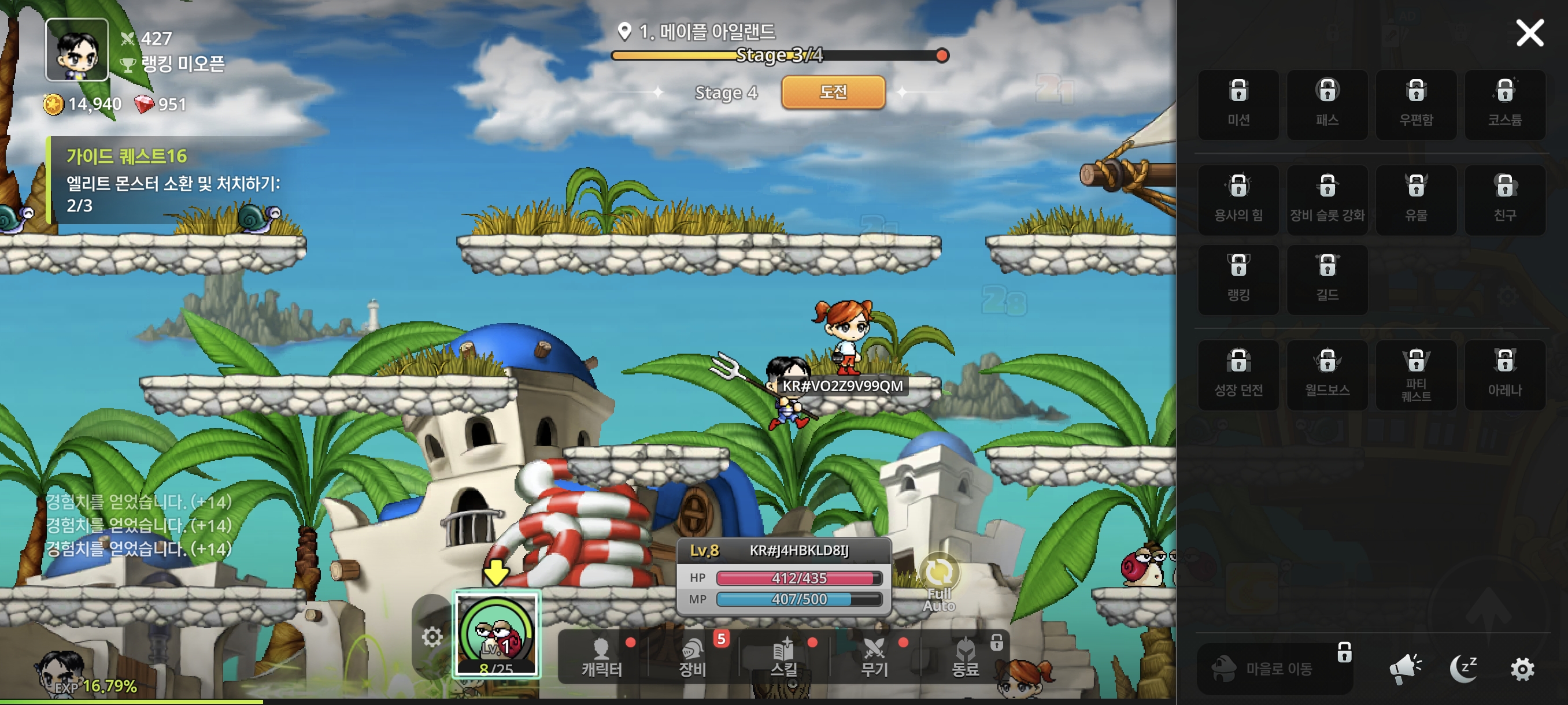The image size is (1568, 705).
Task: Open the 친구 friends tile
Action: tap(1505, 199)
